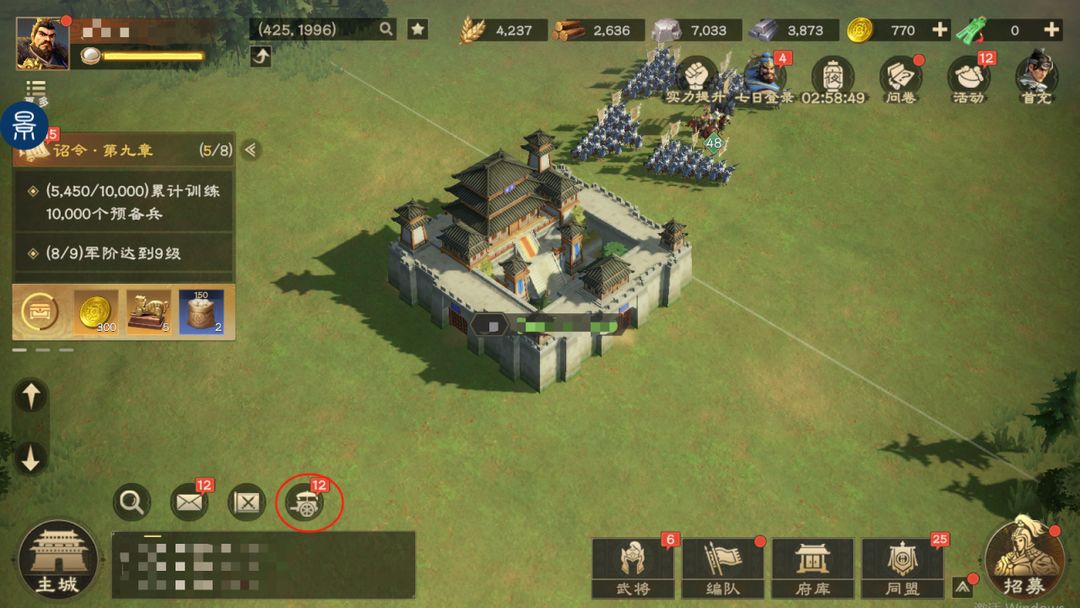Open the 首充 first recharge offer
The height and width of the screenshot is (608, 1080).
1035,77
